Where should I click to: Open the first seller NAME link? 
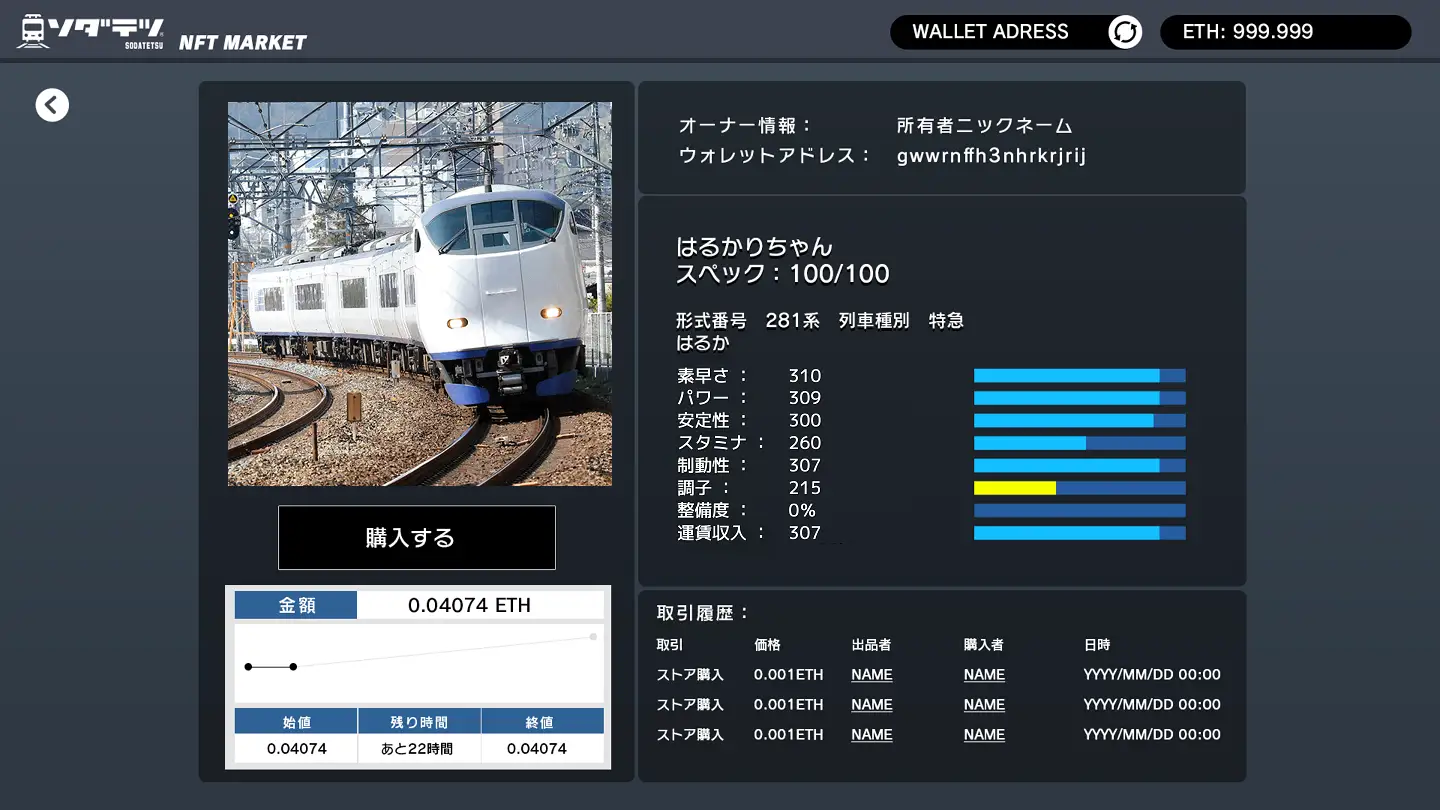[x=871, y=674]
